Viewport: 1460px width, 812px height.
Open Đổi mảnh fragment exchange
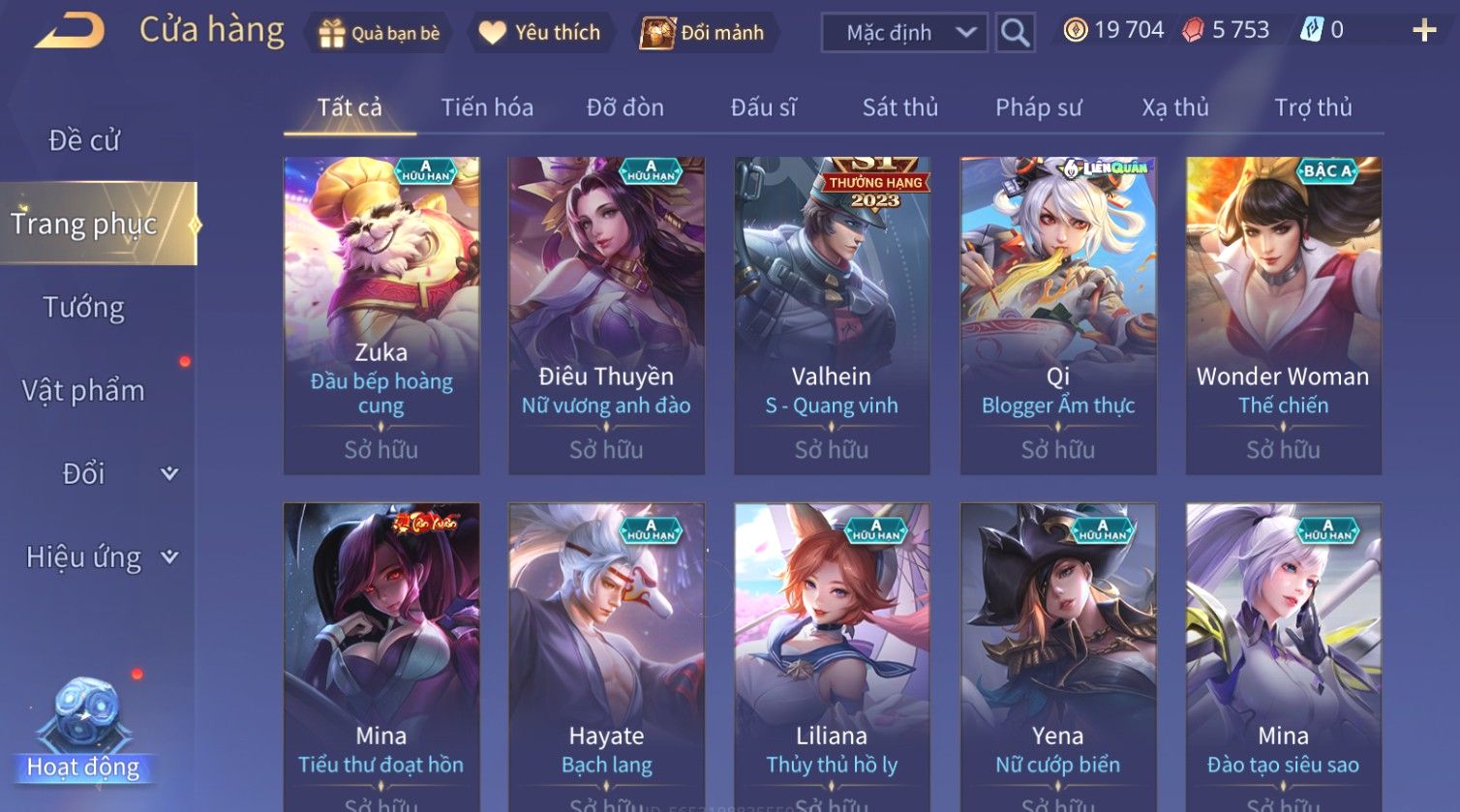(x=703, y=33)
